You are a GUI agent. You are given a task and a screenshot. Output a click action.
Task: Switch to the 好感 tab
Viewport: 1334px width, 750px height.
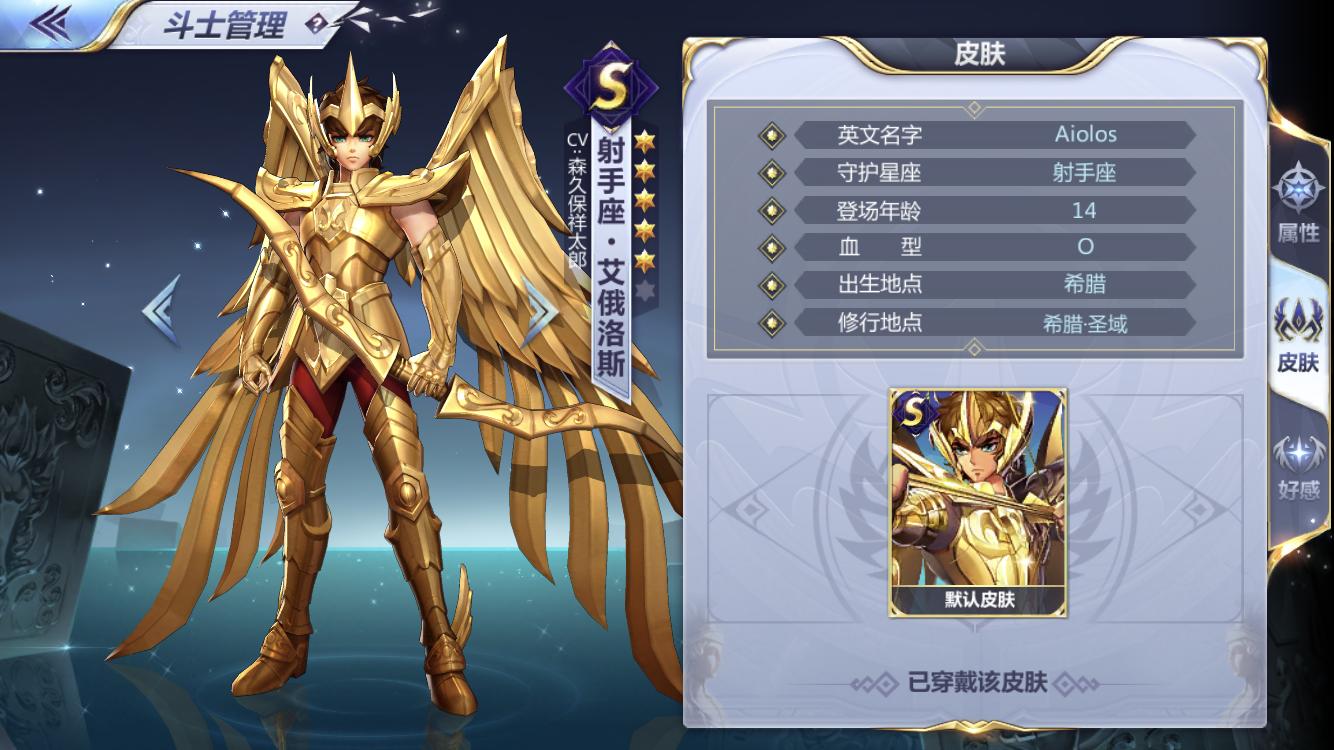[1298, 470]
